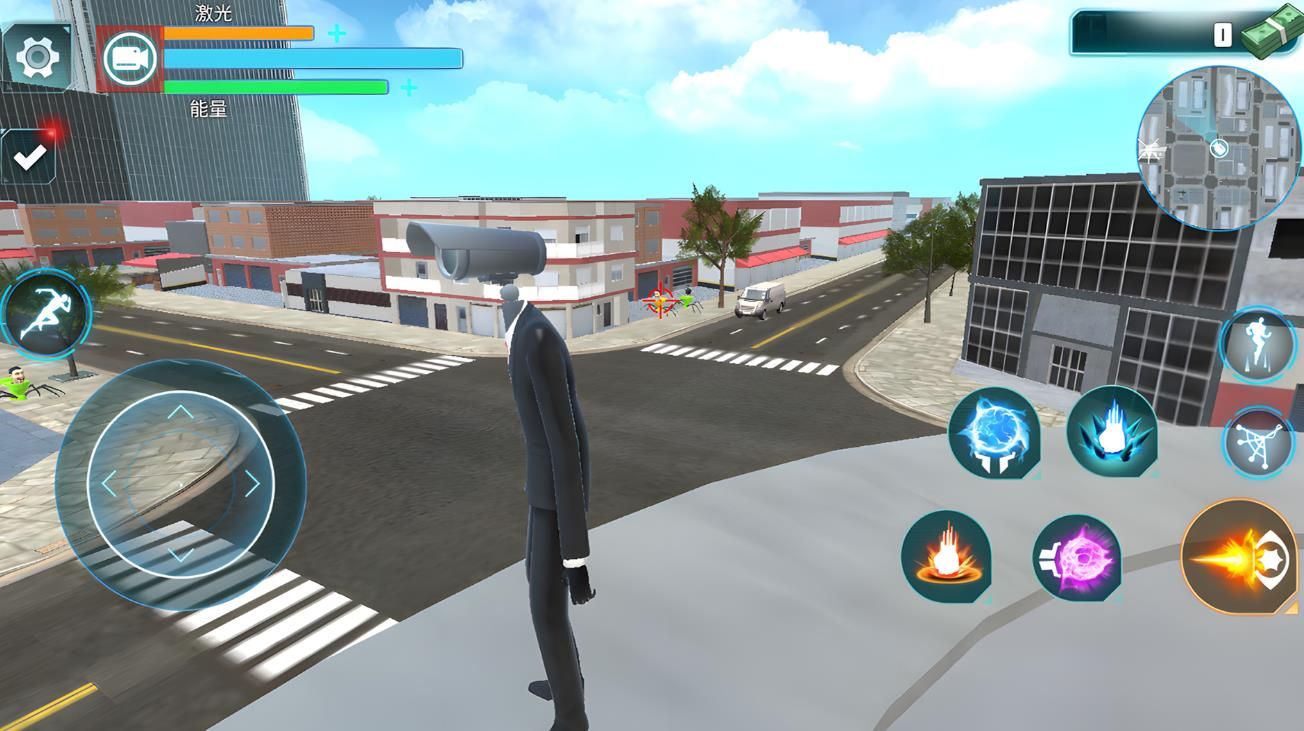Use the blue claw burst ability
Image resolution: width=1304 pixels, height=731 pixels.
click(1111, 432)
